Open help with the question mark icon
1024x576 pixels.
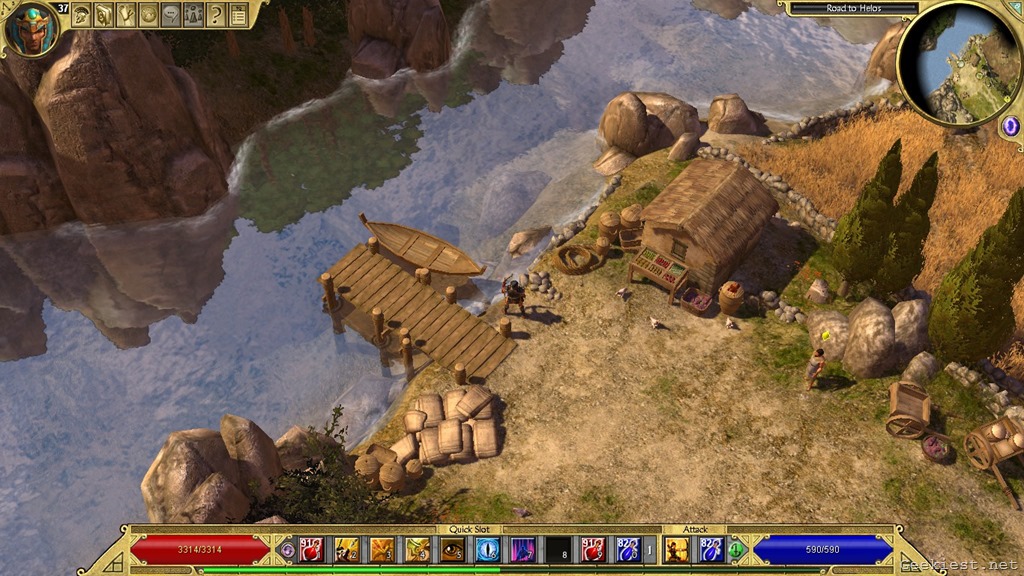click(215, 14)
